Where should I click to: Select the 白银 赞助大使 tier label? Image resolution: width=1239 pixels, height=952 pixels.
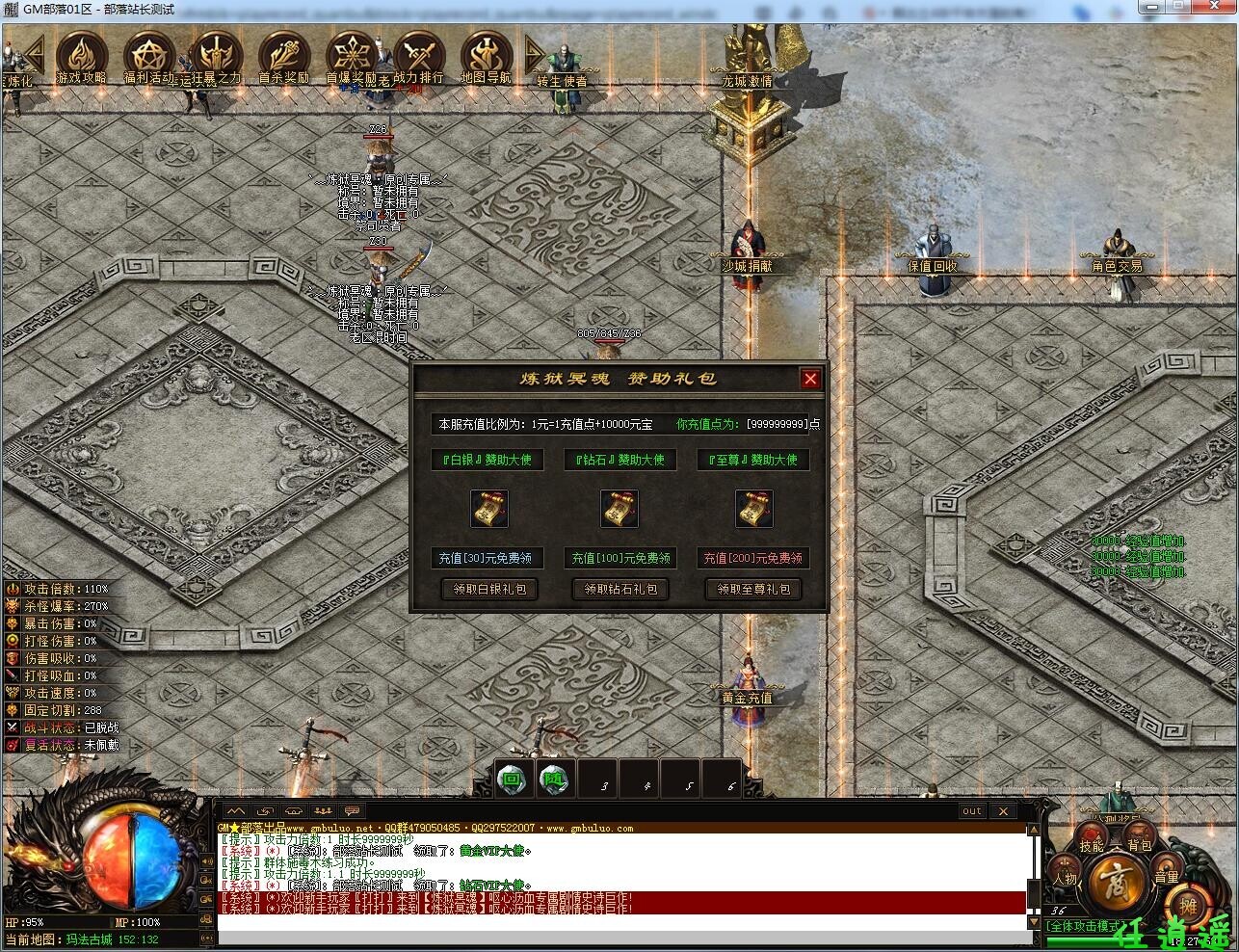(x=487, y=460)
